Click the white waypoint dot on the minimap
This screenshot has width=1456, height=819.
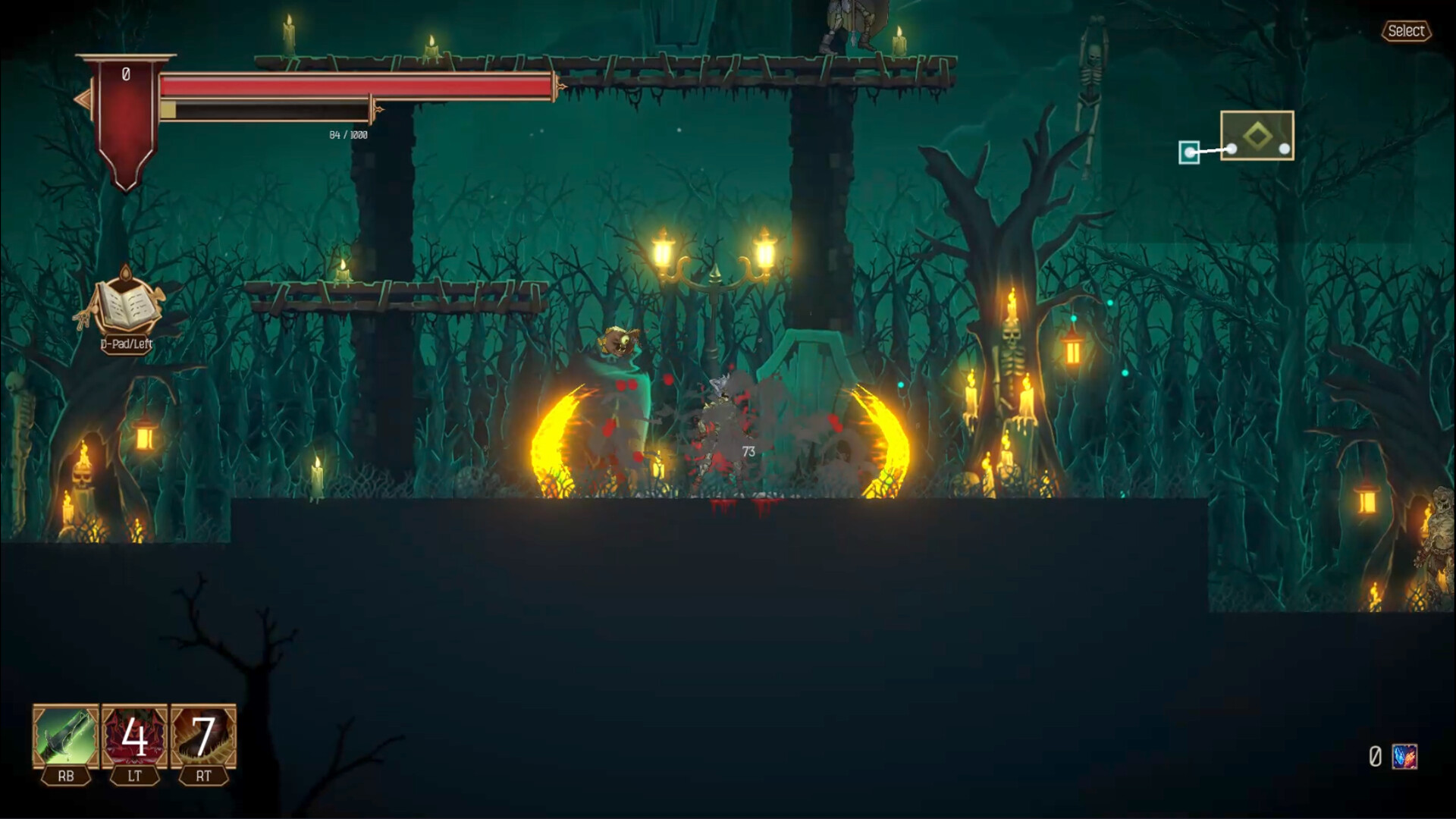[x=1283, y=149]
